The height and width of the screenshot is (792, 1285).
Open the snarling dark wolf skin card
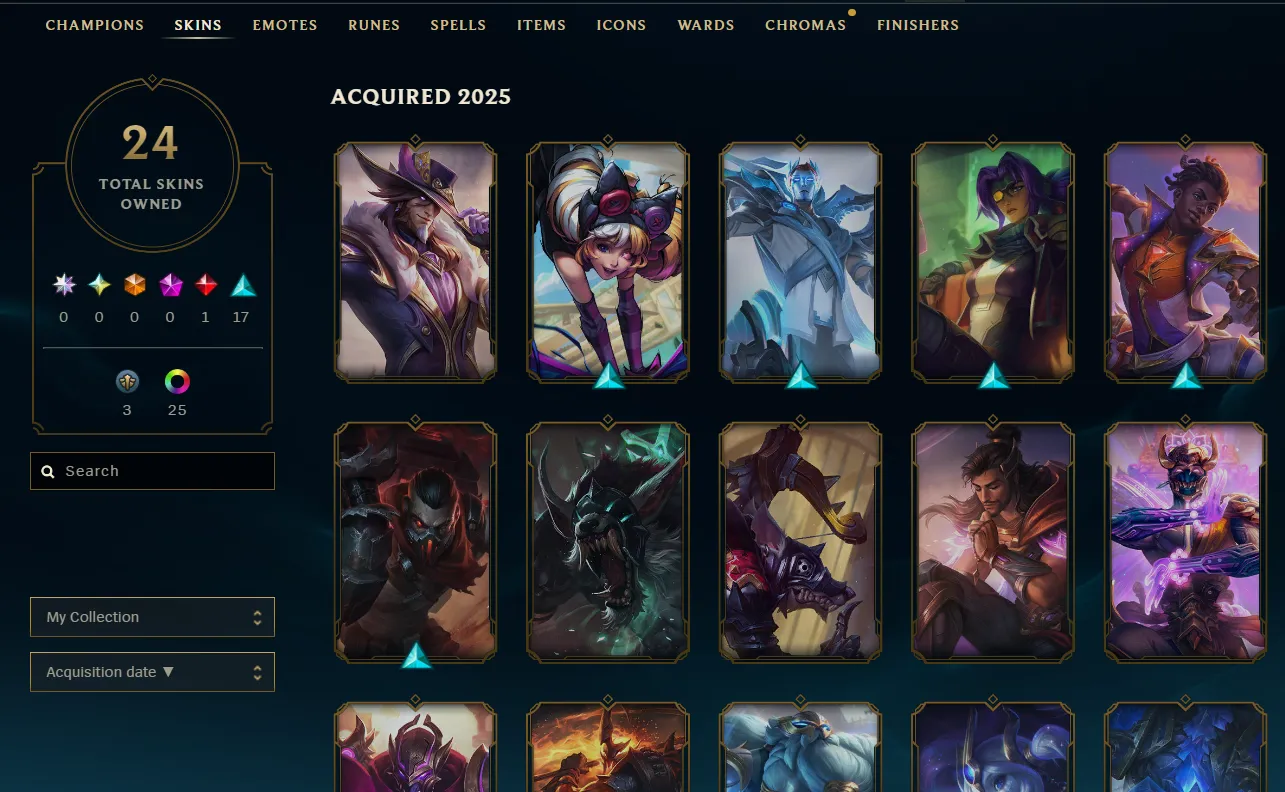607,541
